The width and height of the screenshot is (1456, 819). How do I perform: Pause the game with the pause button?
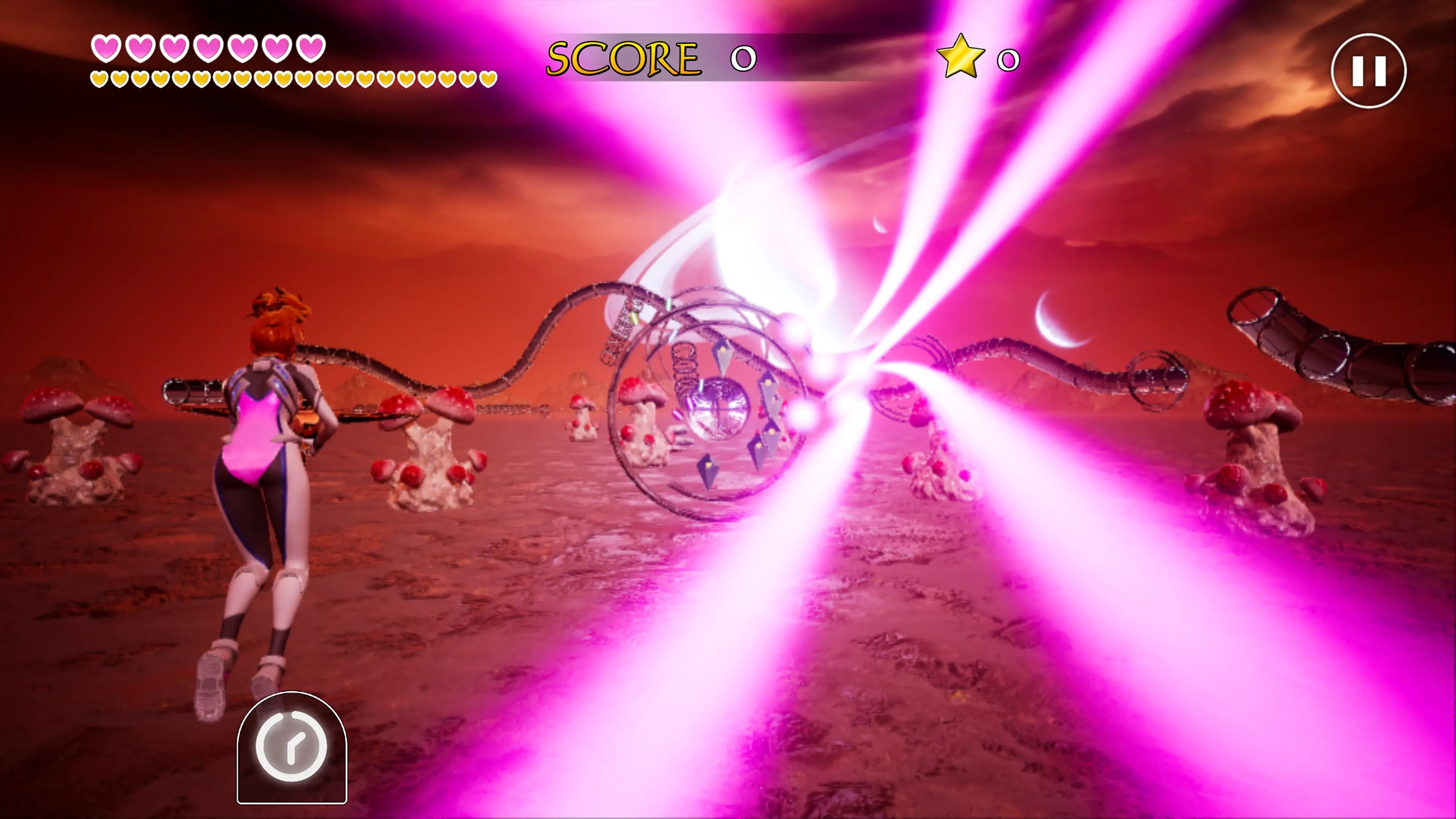pyautogui.click(x=1368, y=71)
